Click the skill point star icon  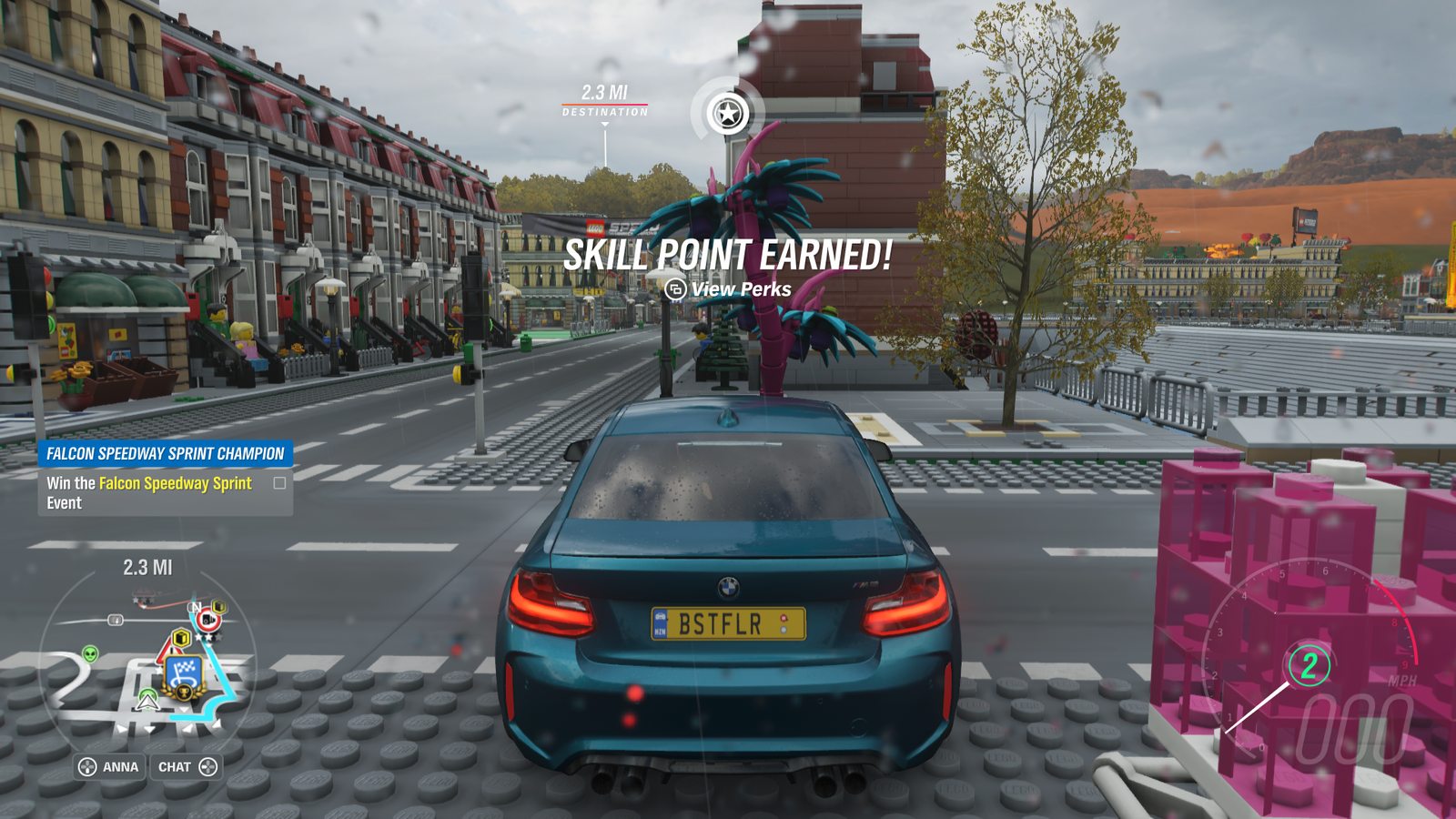click(728, 114)
